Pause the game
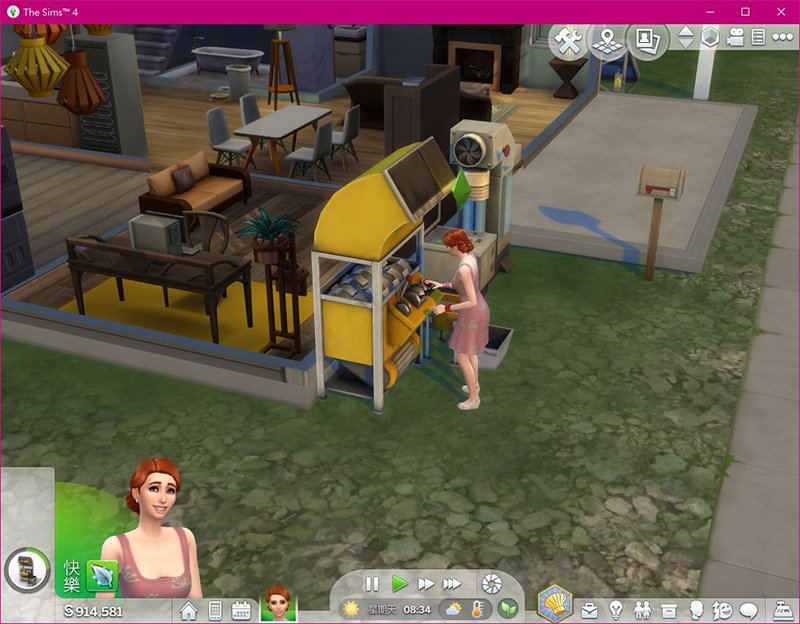800x624 pixels. click(x=372, y=583)
